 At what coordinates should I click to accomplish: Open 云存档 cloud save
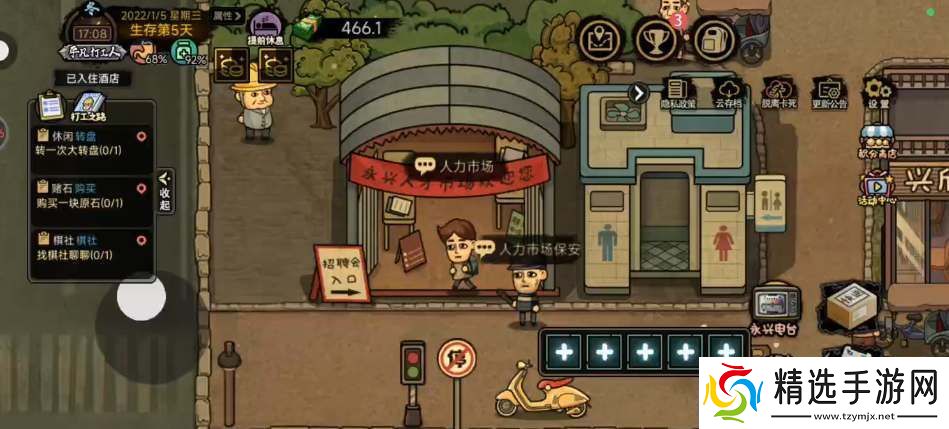tap(727, 93)
